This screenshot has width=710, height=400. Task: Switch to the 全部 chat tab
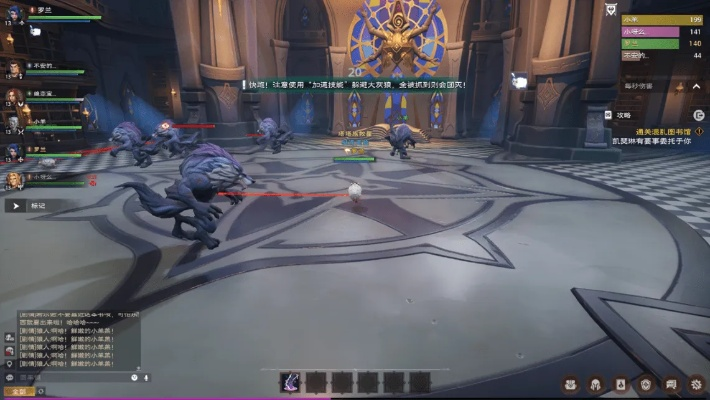18,391
